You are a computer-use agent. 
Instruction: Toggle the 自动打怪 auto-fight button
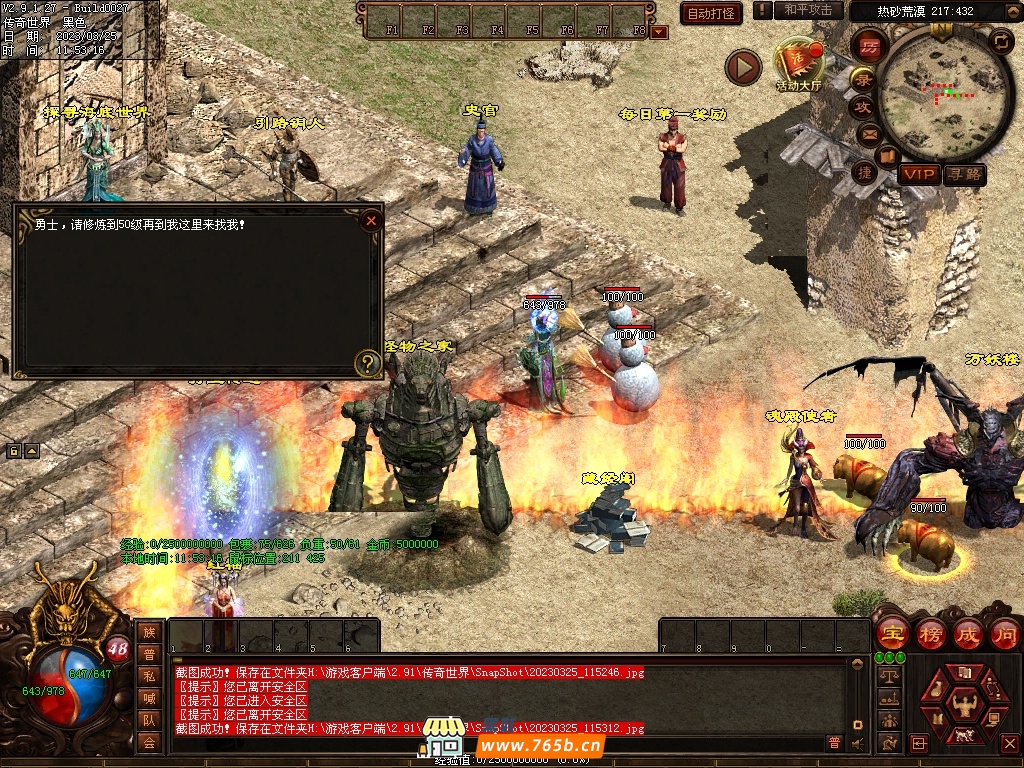click(711, 13)
